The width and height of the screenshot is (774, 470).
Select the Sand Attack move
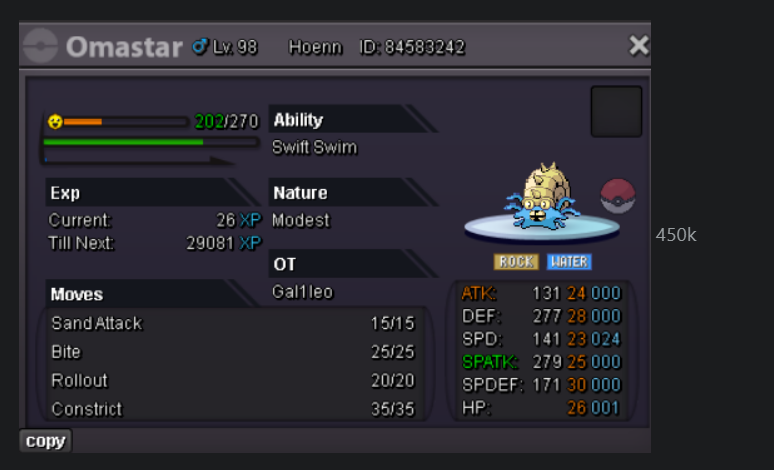coord(97,324)
